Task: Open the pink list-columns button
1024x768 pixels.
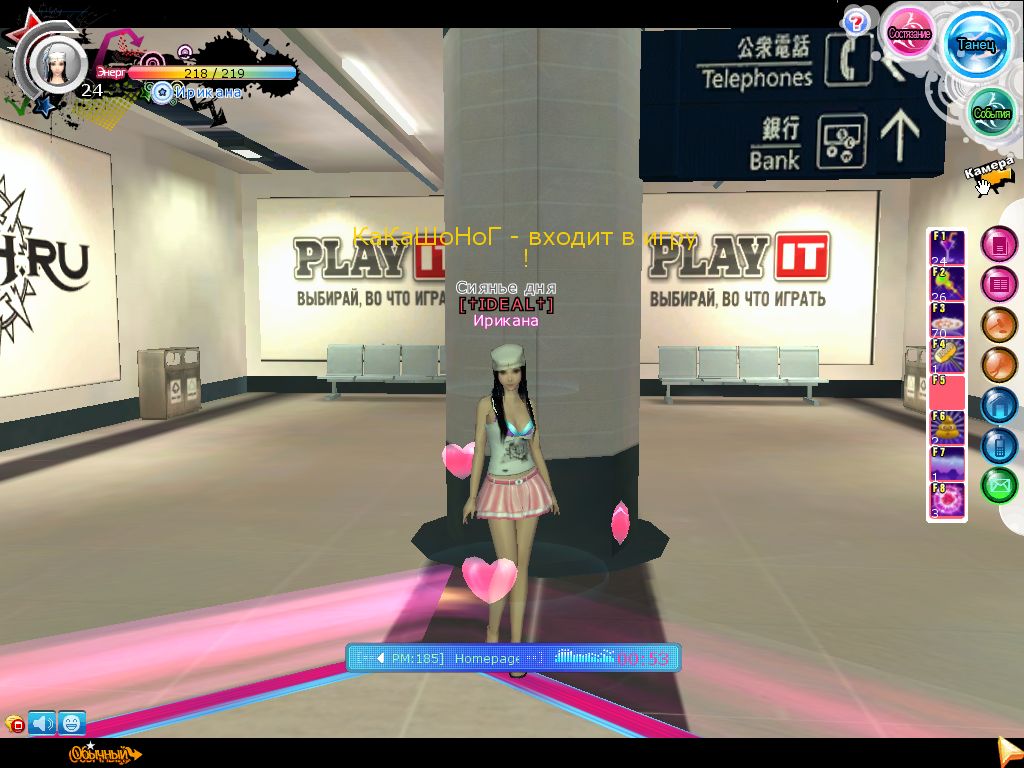Action: (x=998, y=284)
